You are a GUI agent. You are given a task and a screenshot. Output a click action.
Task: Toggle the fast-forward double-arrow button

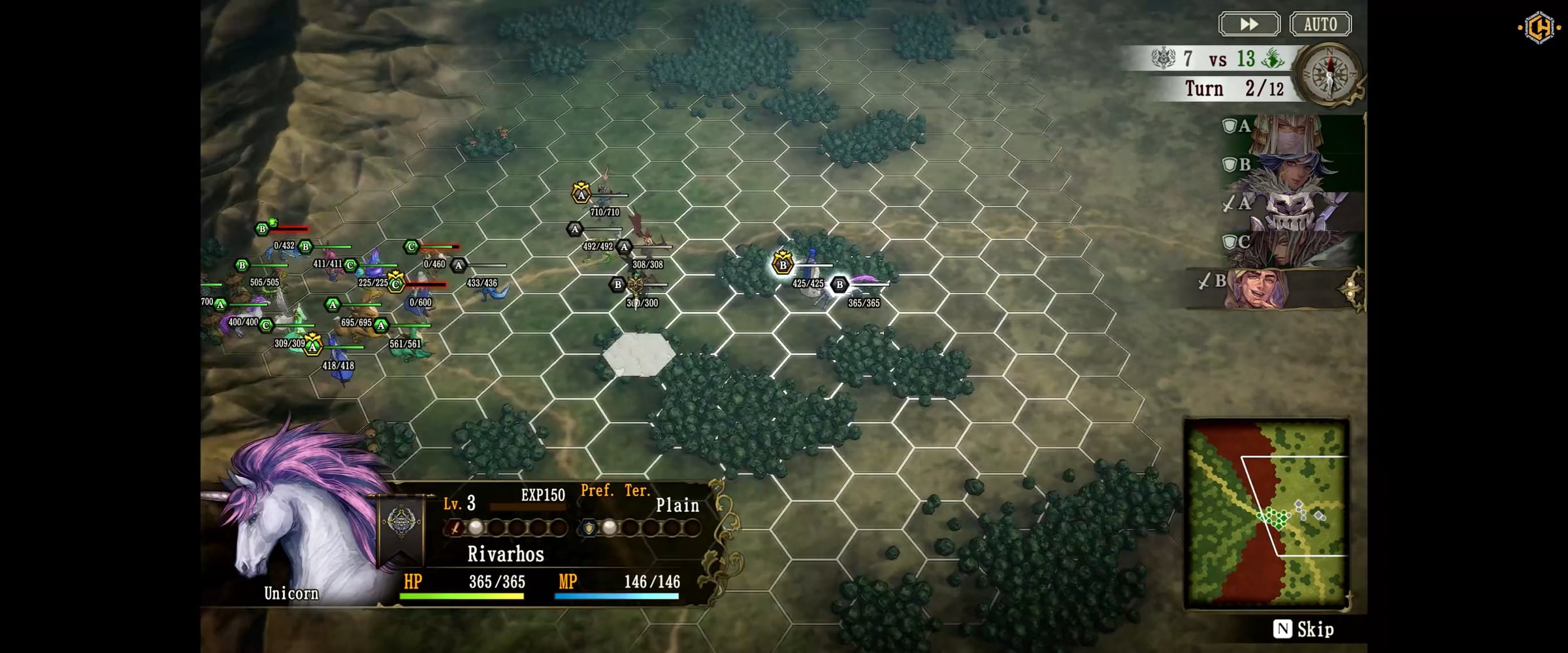pos(1249,24)
